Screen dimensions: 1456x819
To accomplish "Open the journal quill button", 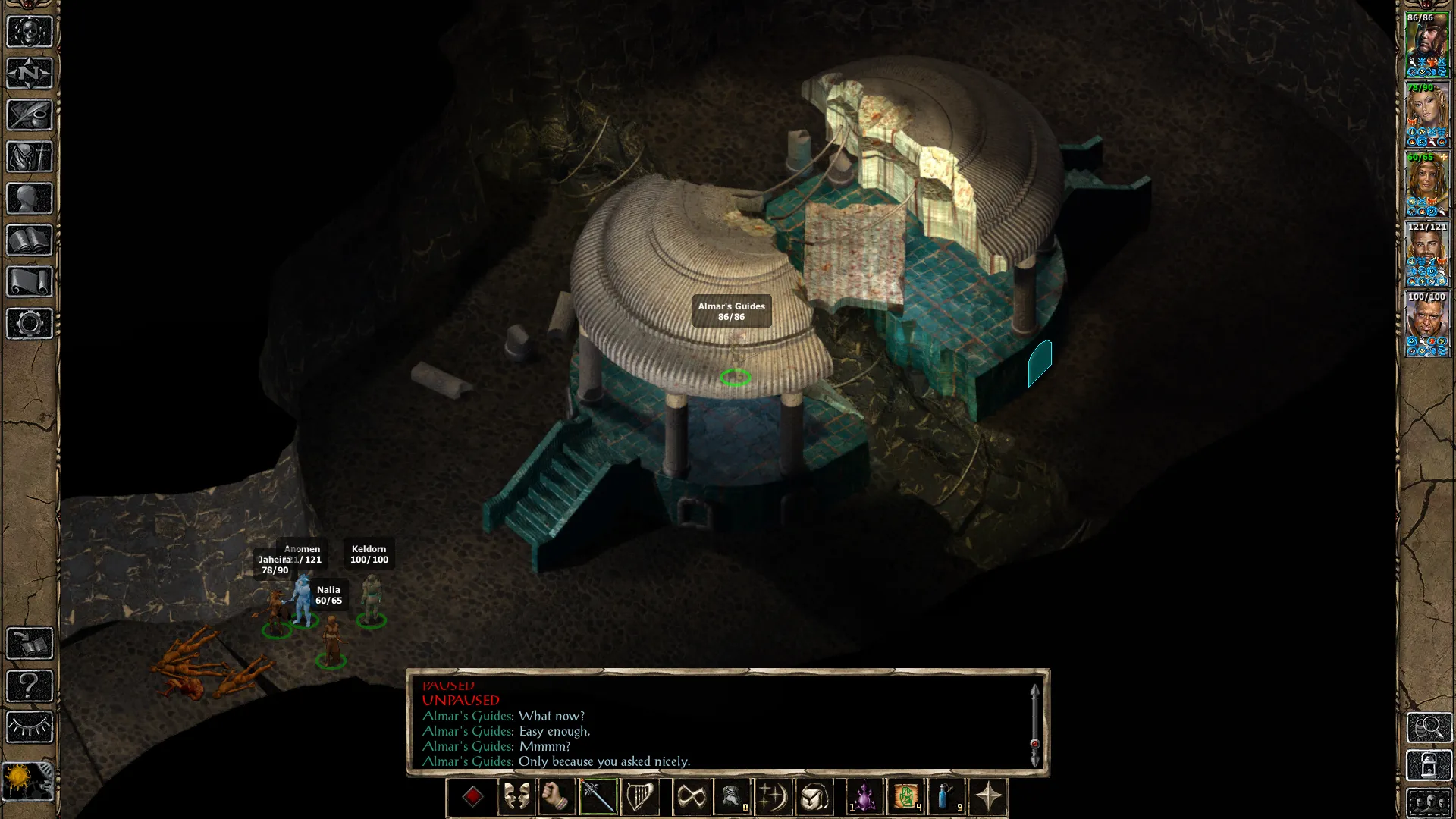I will click(x=30, y=115).
